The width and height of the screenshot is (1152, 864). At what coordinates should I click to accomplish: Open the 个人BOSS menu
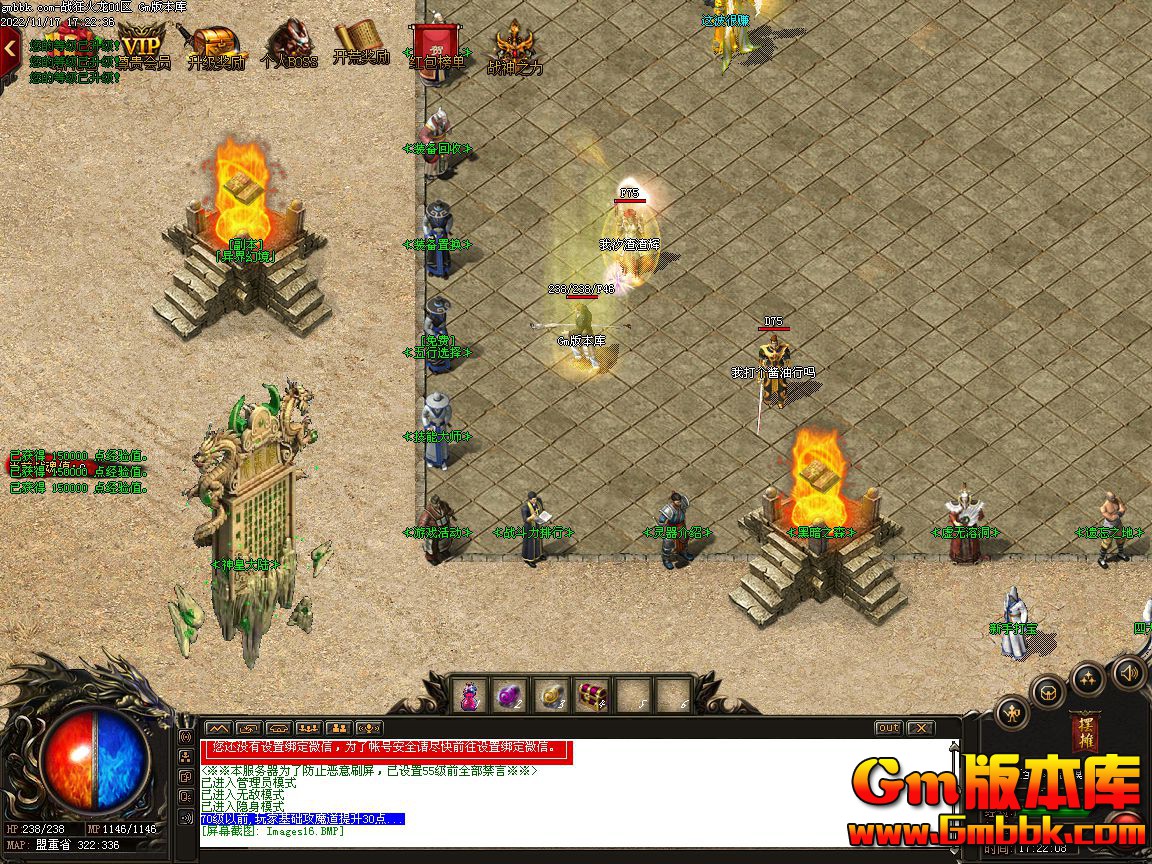(x=288, y=47)
